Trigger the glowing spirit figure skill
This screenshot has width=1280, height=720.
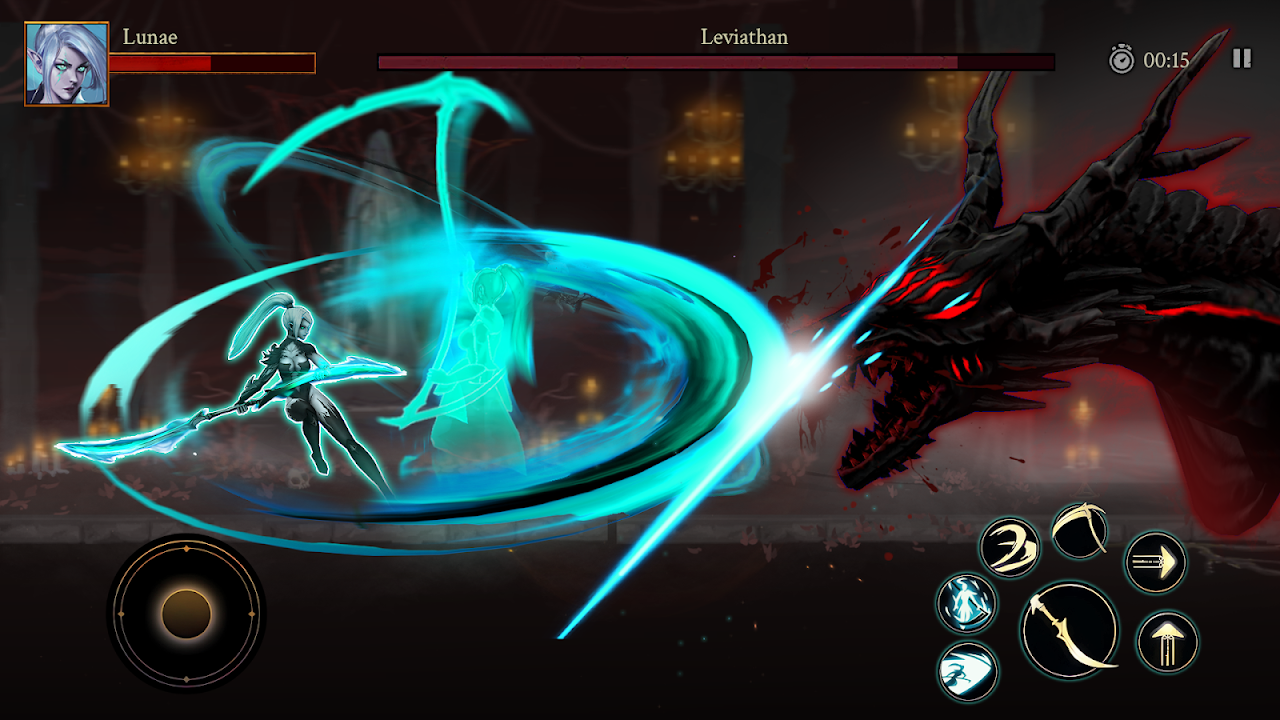click(x=967, y=603)
